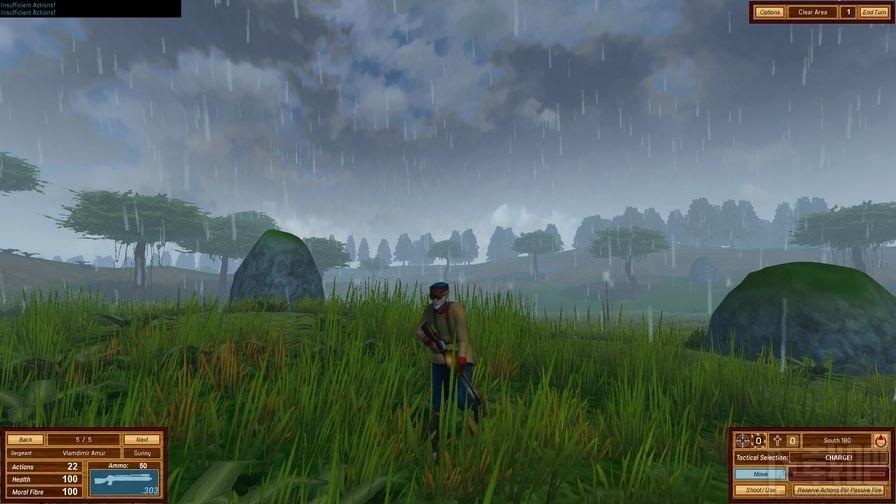Click the crosshair target icon
Screen dimensions: 896x504
click(x=743, y=440)
